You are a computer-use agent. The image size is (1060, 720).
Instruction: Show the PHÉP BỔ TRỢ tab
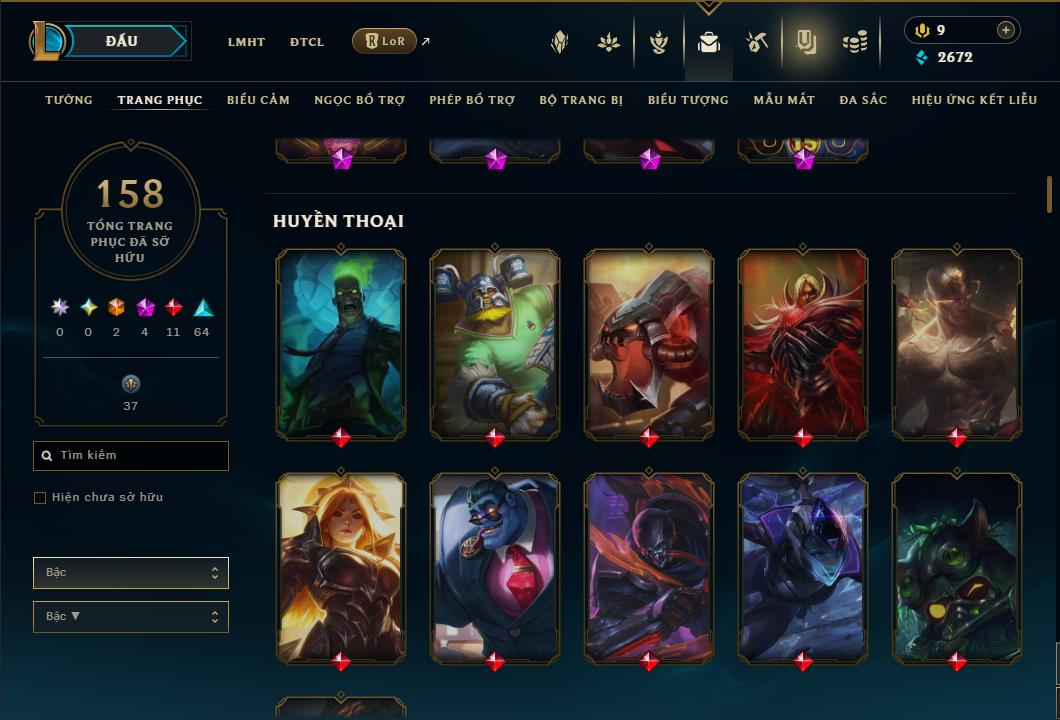472,100
